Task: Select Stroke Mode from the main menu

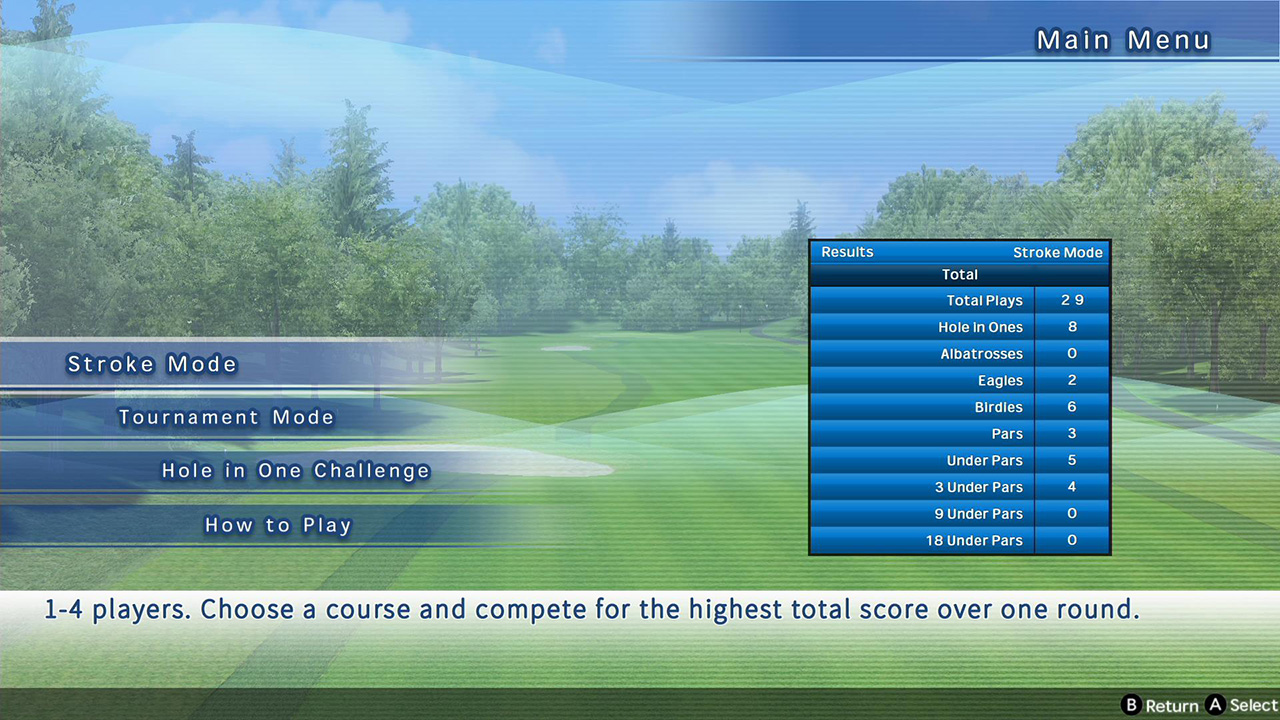Action: tap(152, 364)
